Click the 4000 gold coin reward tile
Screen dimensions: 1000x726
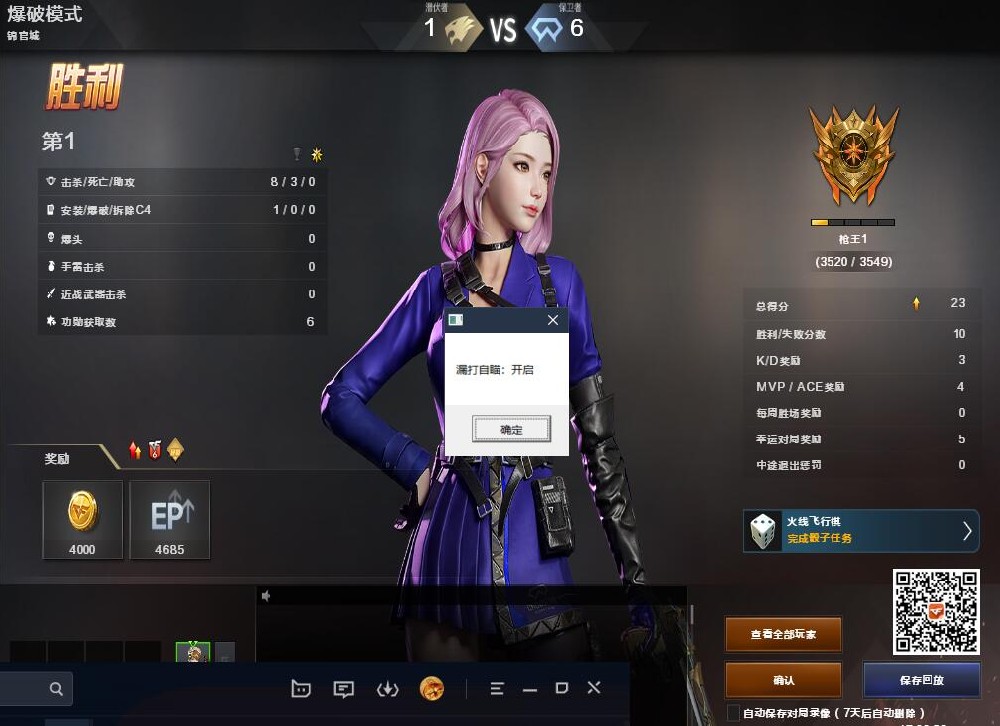pos(82,519)
